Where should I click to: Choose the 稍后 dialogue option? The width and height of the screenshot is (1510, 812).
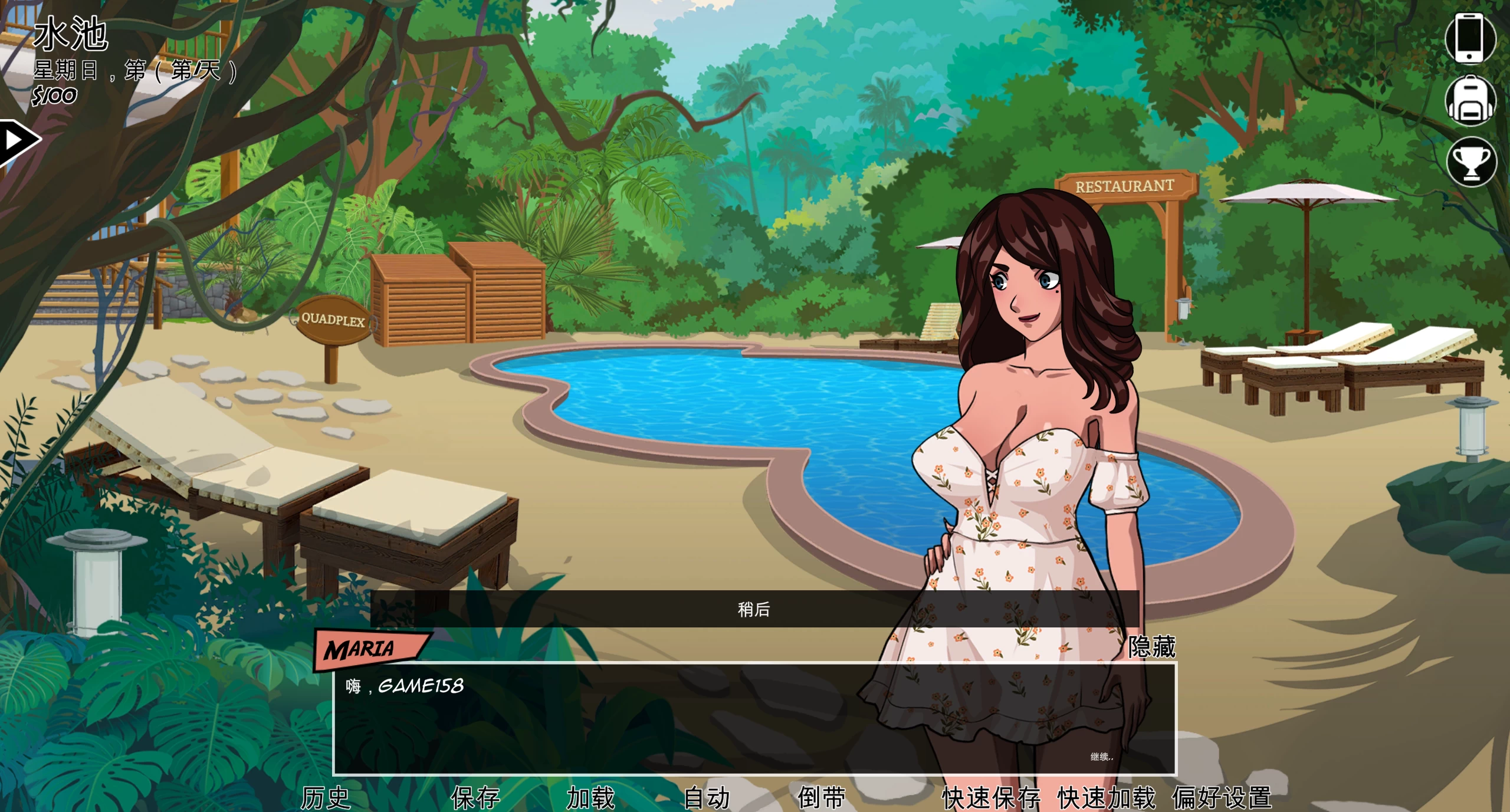coord(754,609)
